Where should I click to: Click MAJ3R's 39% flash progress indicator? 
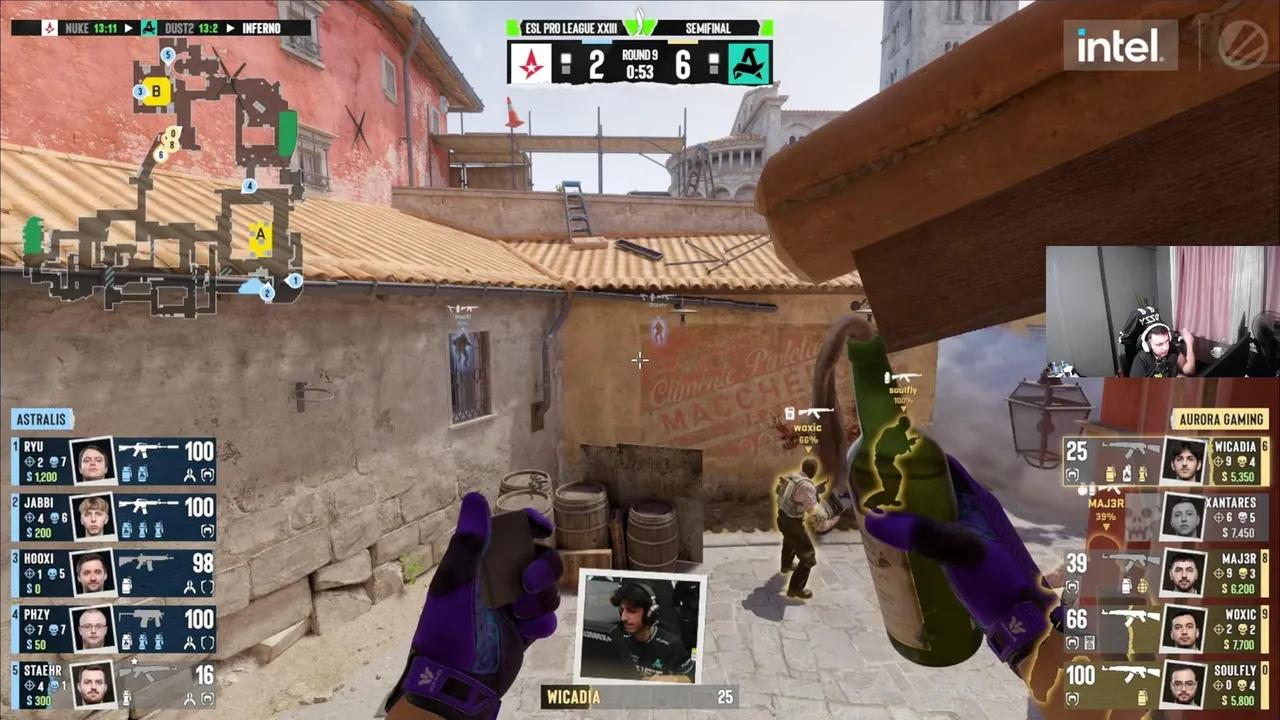click(x=1105, y=517)
